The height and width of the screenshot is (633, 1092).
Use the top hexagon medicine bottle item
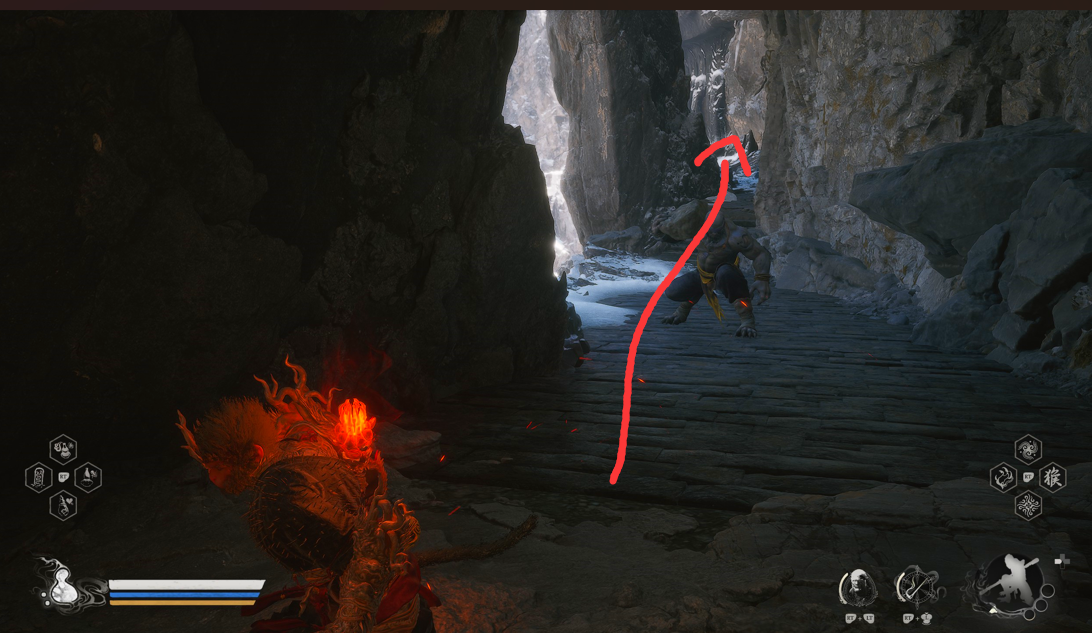pyautogui.click(x=63, y=449)
